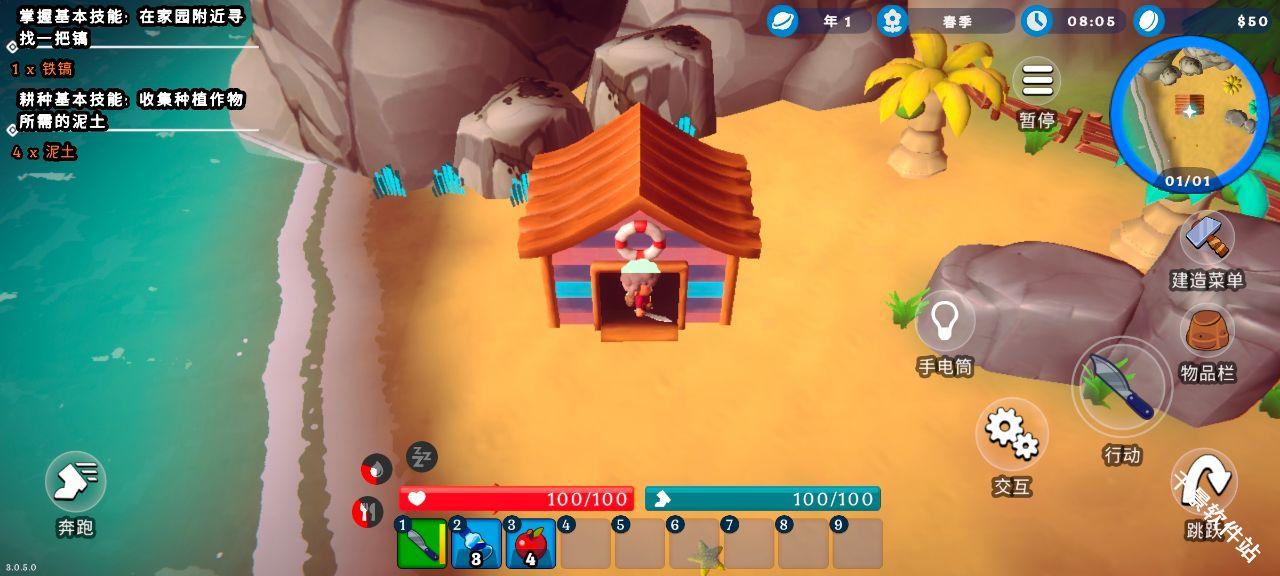Screen dimensions: 1280x576
Task: Select the watering can in slot 2
Action: (476, 544)
